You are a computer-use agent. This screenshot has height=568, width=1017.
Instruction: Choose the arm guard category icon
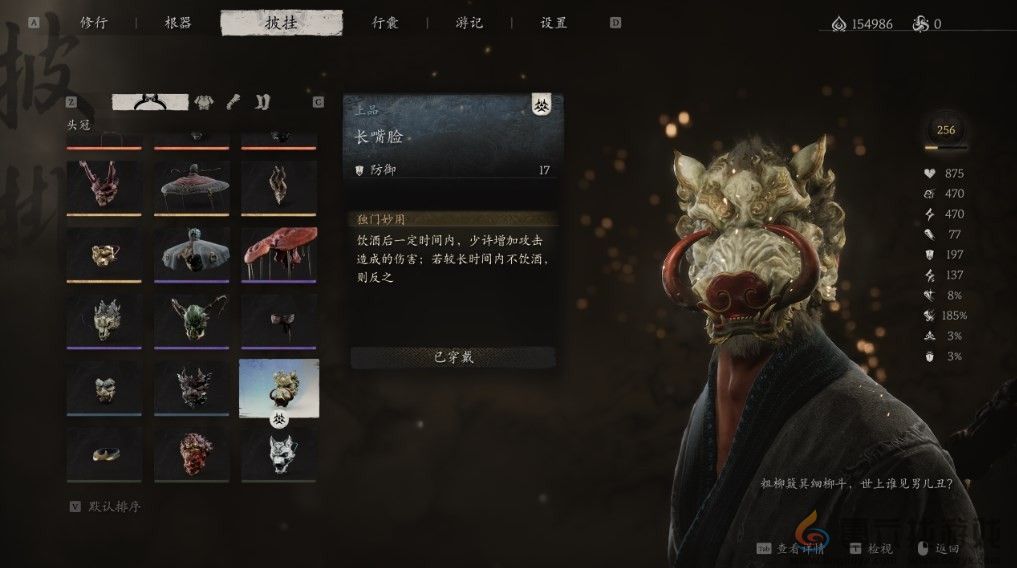tap(233, 101)
